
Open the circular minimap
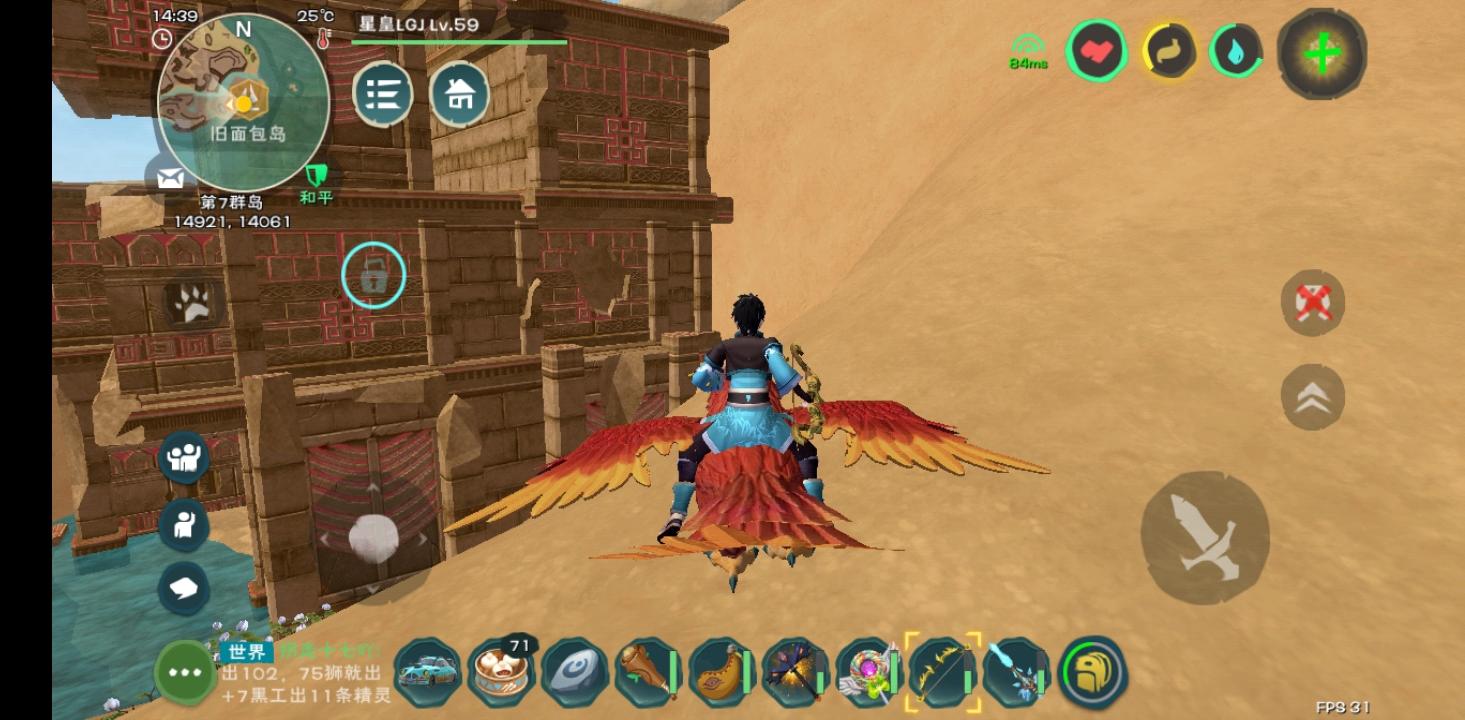(x=243, y=102)
